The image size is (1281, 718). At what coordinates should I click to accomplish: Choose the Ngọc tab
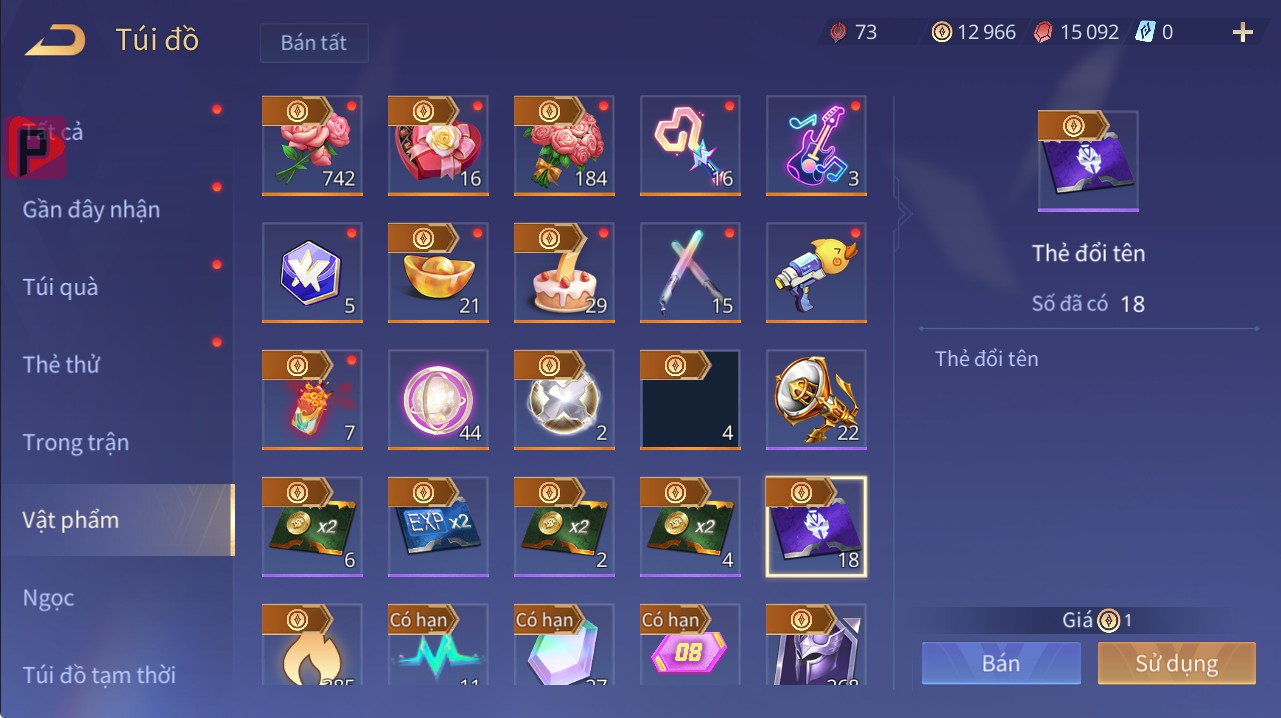(x=49, y=598)
